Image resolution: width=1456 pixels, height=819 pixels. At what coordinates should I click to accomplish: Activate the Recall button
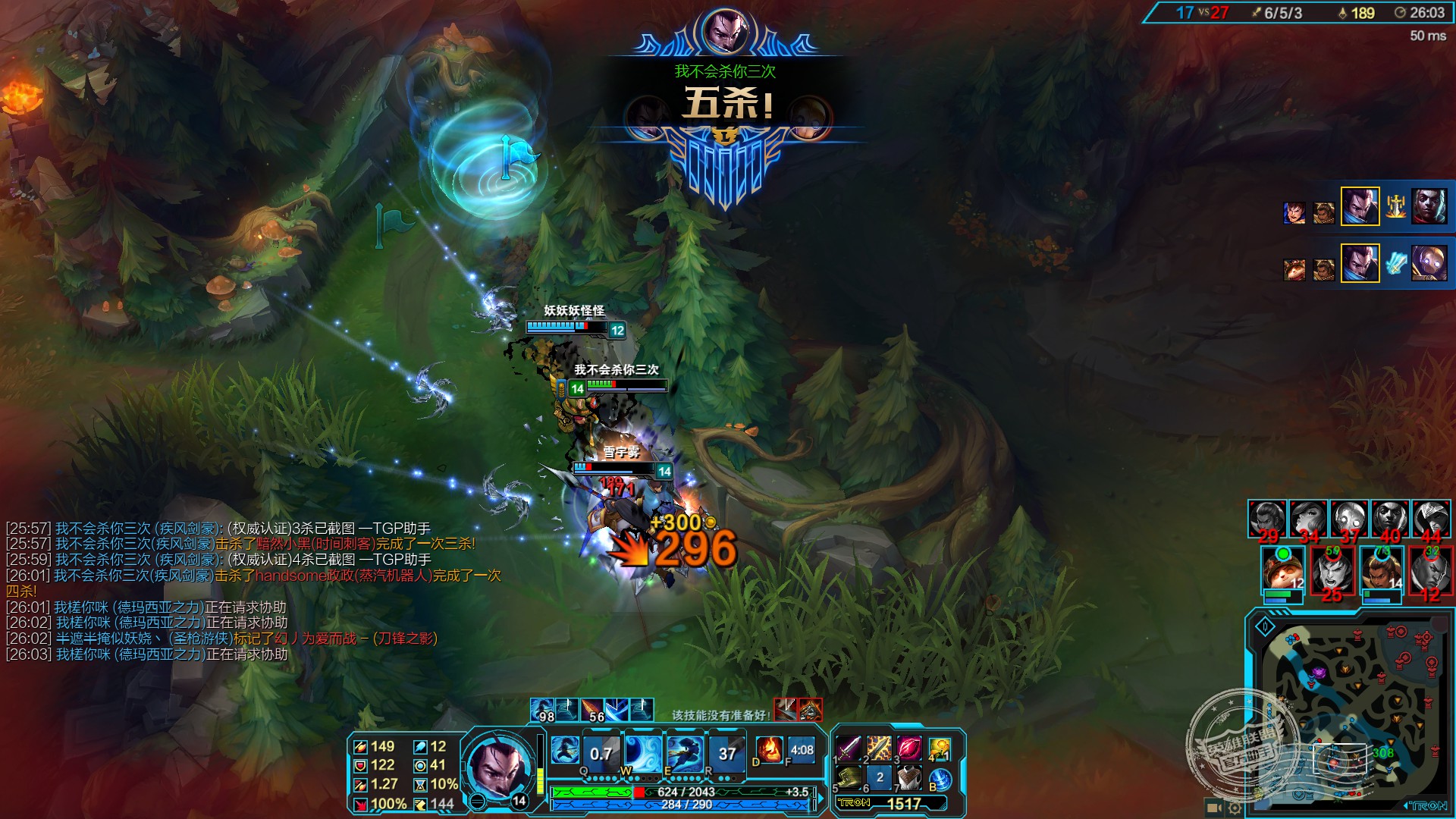pos(940,779)
